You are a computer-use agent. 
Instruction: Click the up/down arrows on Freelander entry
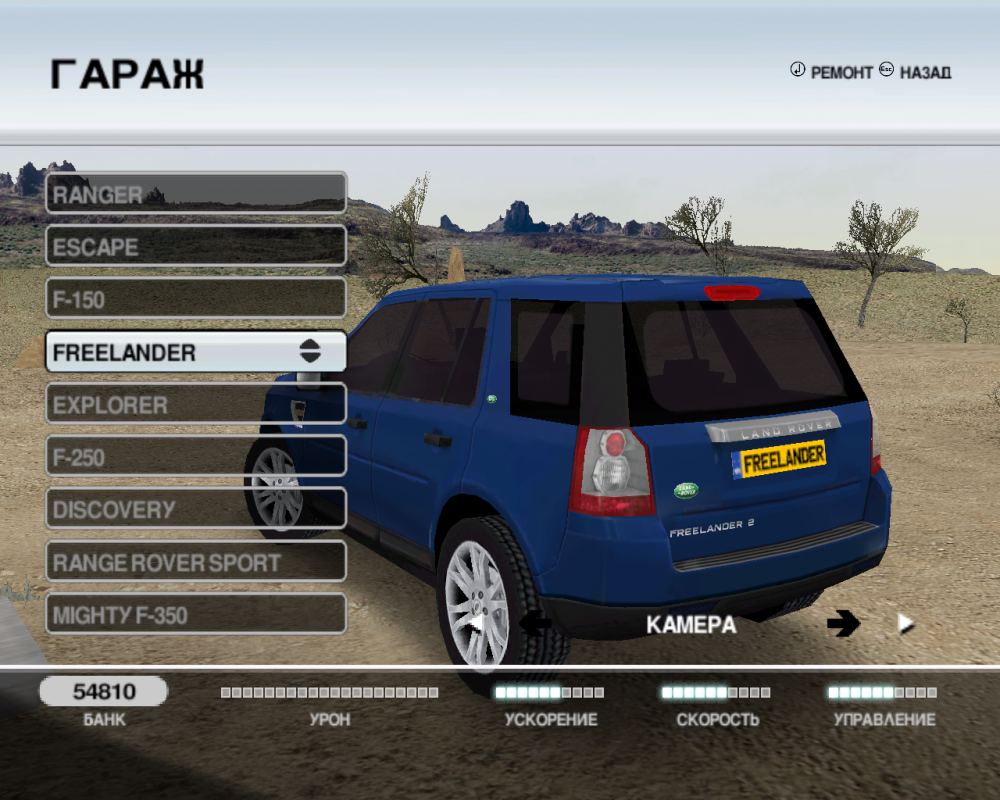click(x=310, y=352)
